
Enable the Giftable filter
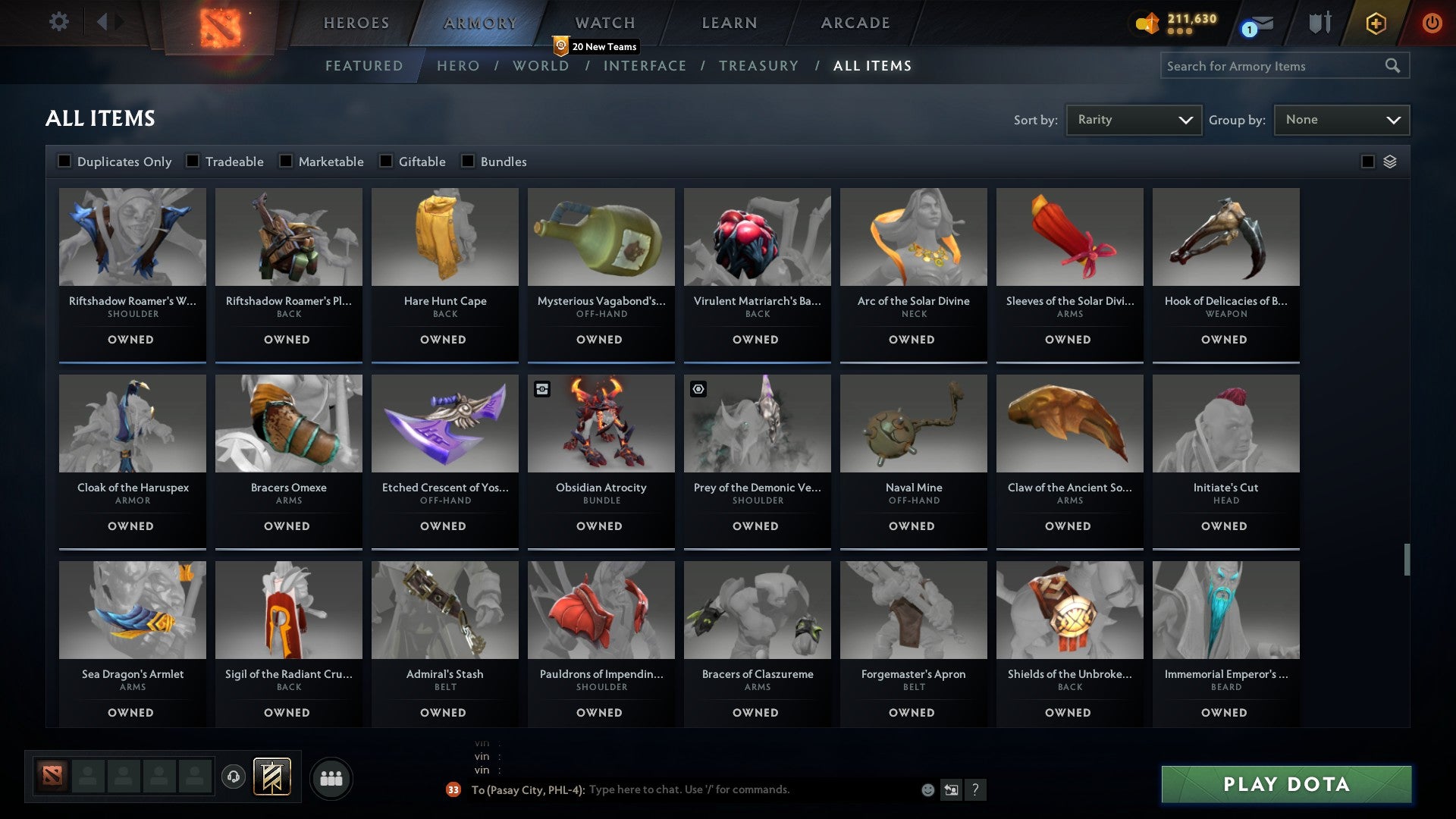(388, 161)
